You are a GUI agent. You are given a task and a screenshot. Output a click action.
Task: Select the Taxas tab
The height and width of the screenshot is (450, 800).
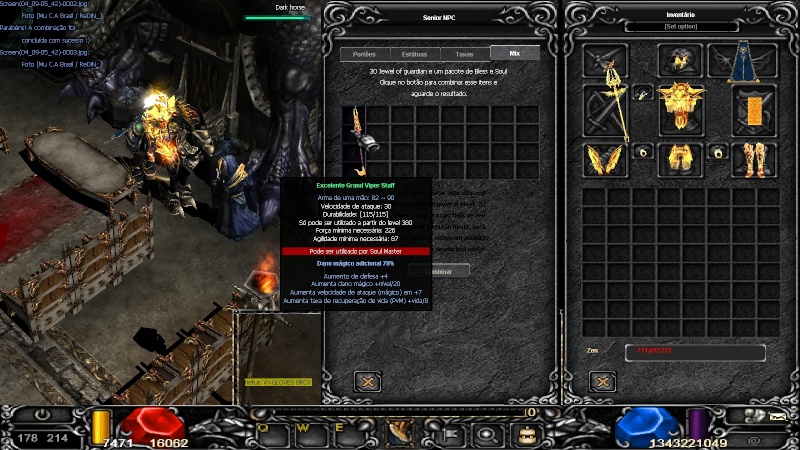pos(464,54)
